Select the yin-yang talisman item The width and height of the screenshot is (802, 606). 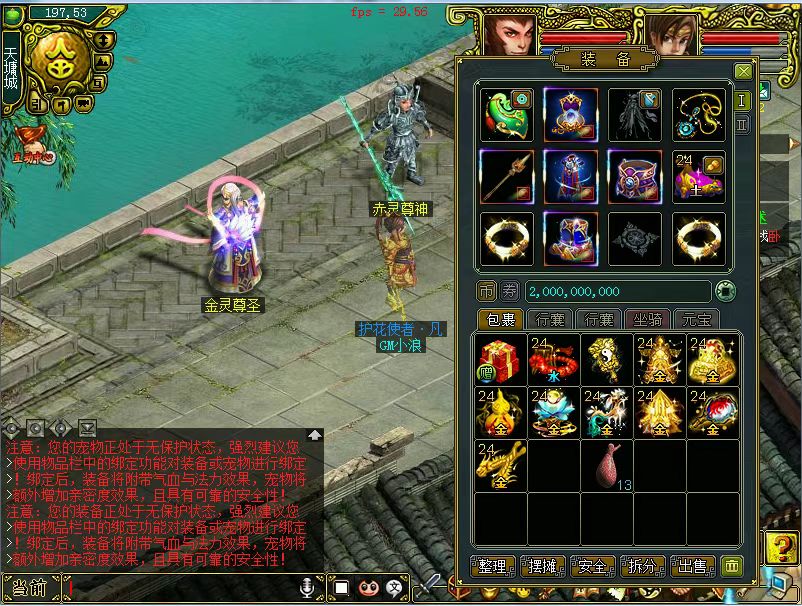606,360
